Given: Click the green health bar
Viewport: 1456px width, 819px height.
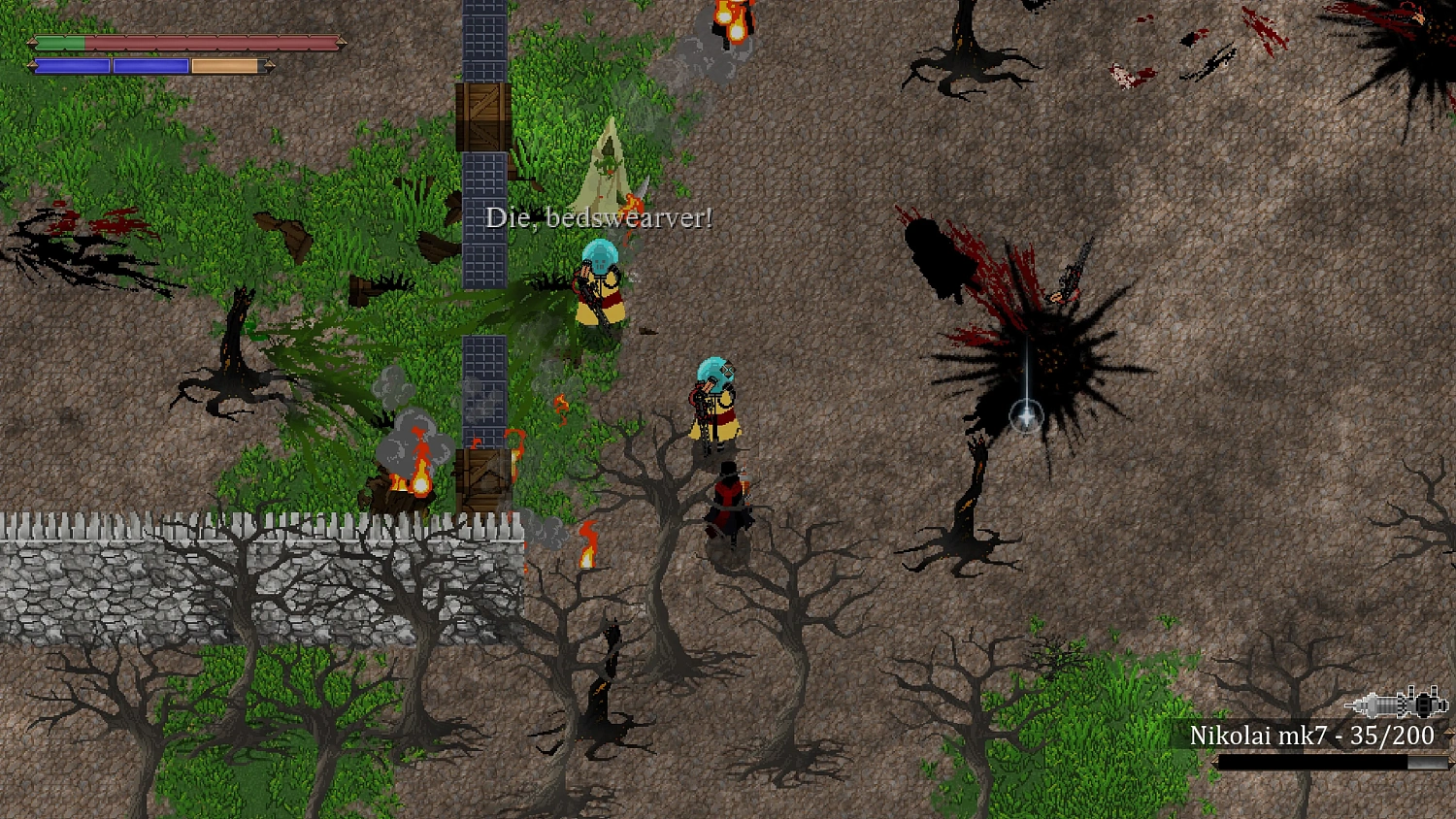Looking at the screenshot, I should click(60, 43).
